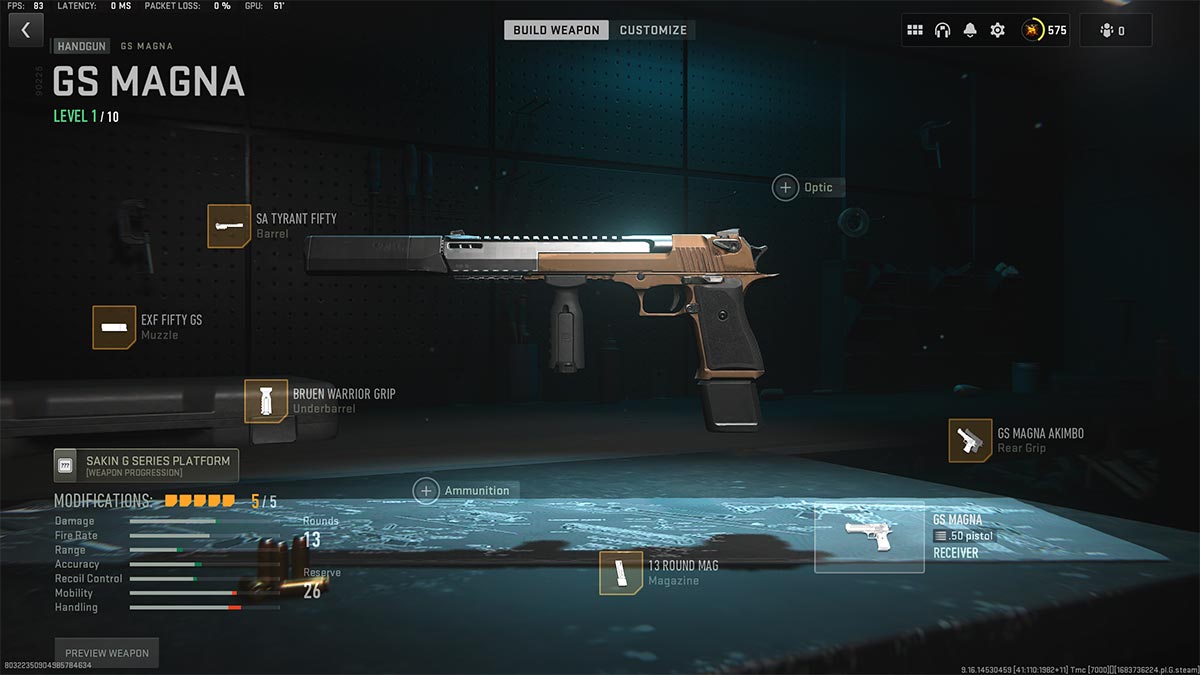Show notifications via the bell icon
Image resolution: width=1200 pixels, height=675 pixels.
click(969, 30)
